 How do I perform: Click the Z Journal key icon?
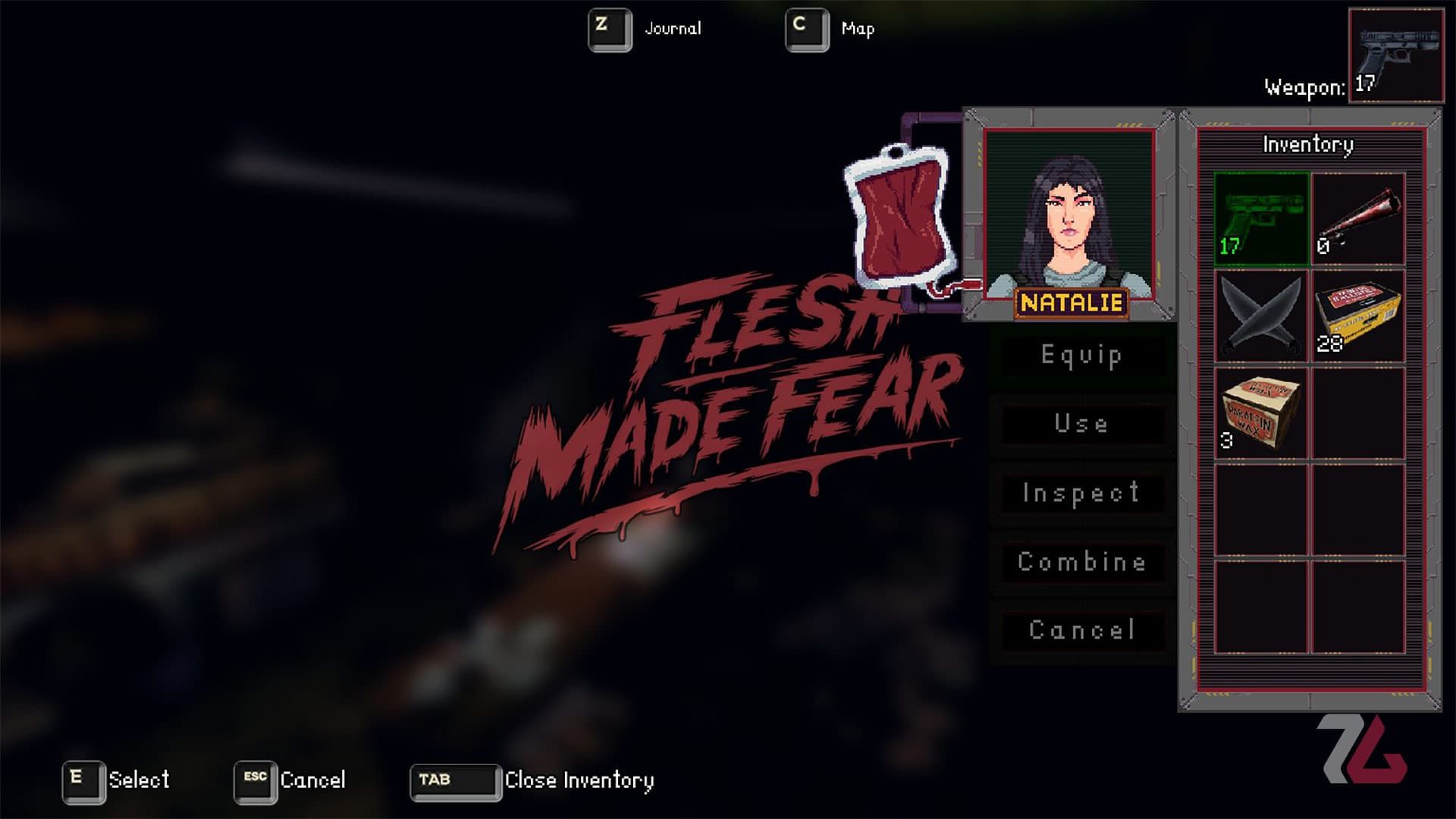[610, 28]
